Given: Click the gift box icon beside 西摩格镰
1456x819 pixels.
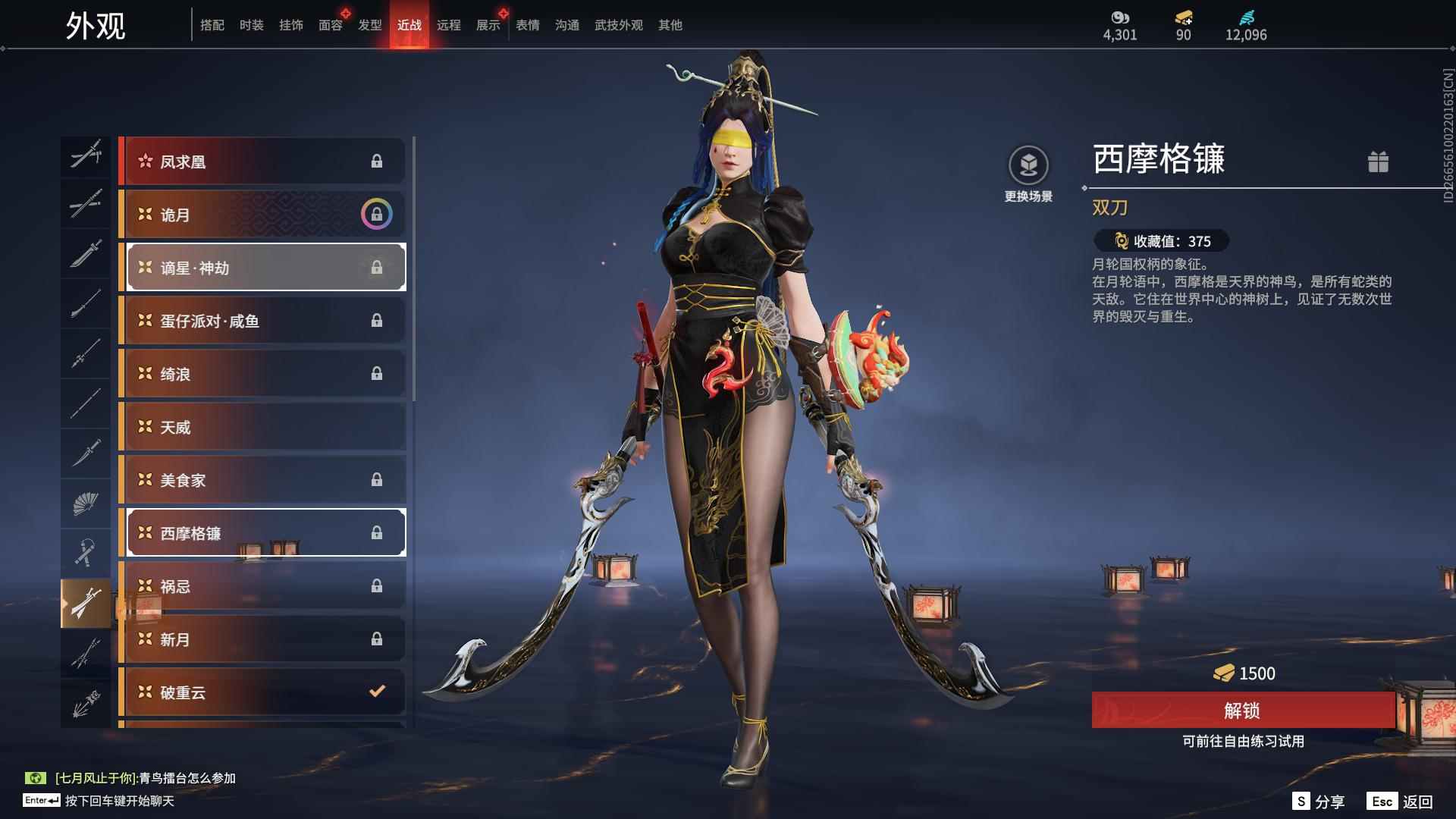Looking at the screenshot, I should click(1377, 162).
